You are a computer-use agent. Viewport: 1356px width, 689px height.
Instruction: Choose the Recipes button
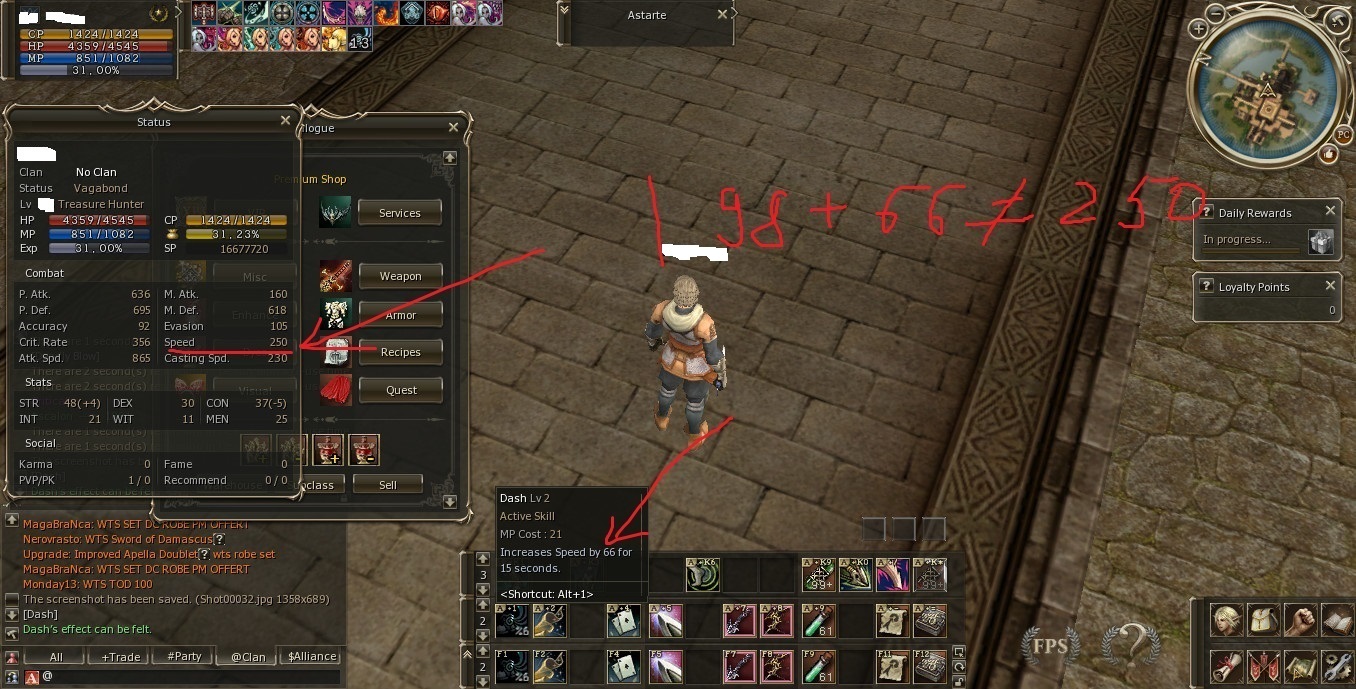pos(400,352)
